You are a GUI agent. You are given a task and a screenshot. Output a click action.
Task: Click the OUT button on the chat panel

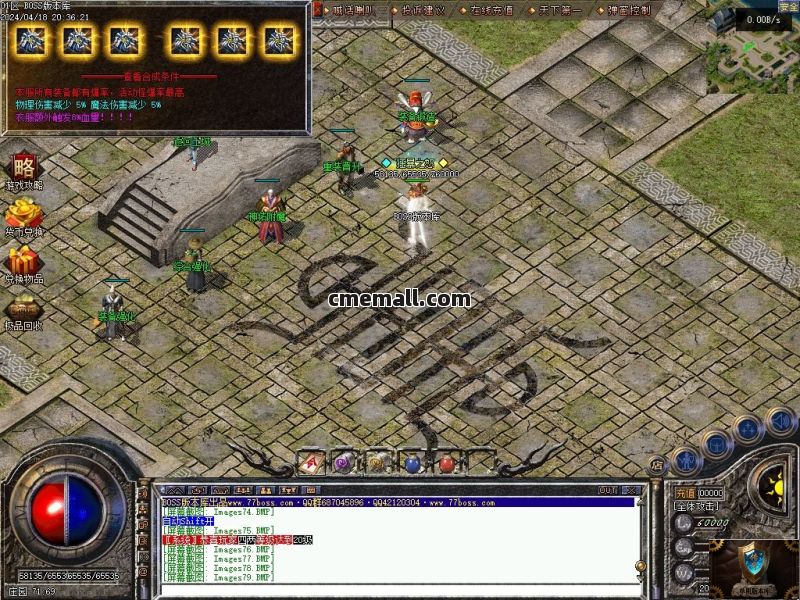[x=606, y=490]
